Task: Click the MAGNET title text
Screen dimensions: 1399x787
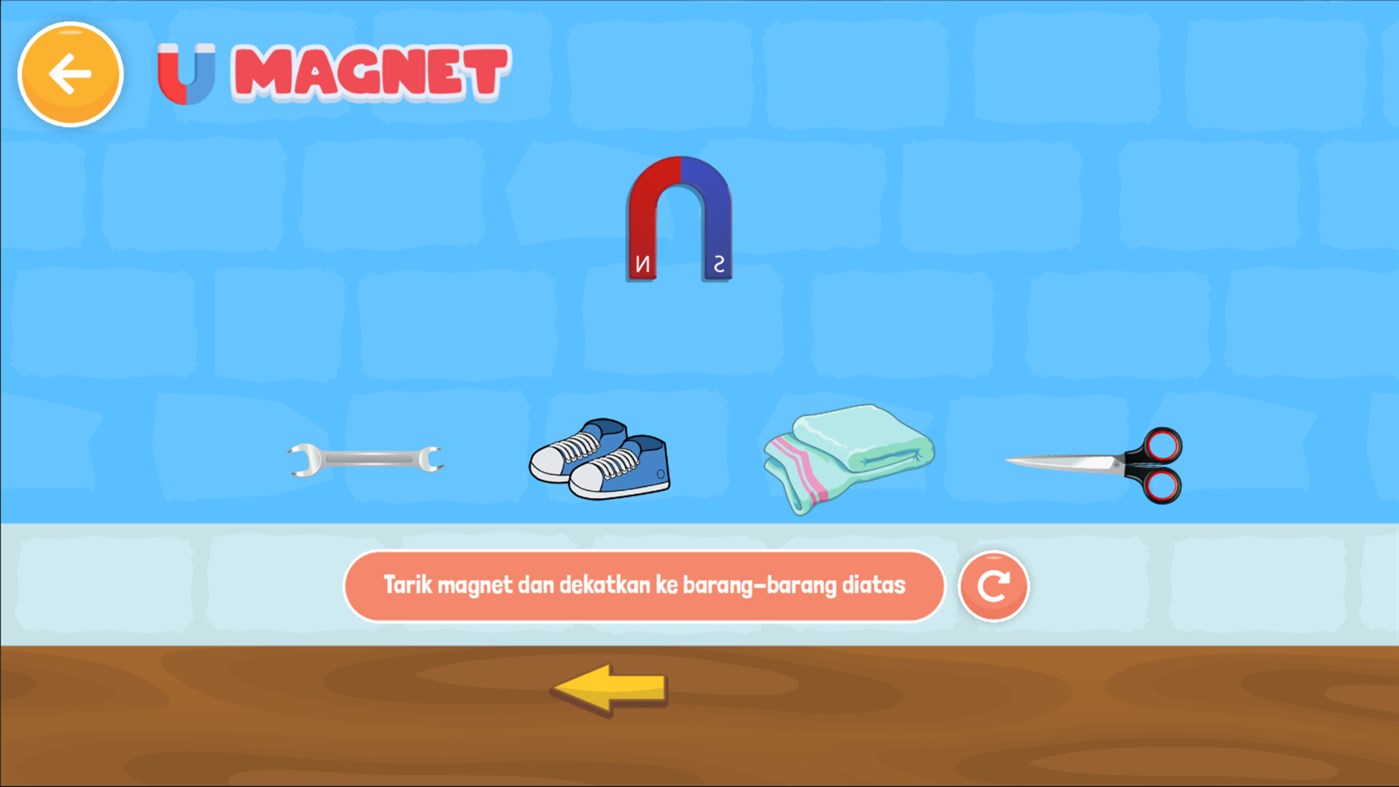Action: coord(370,72)
